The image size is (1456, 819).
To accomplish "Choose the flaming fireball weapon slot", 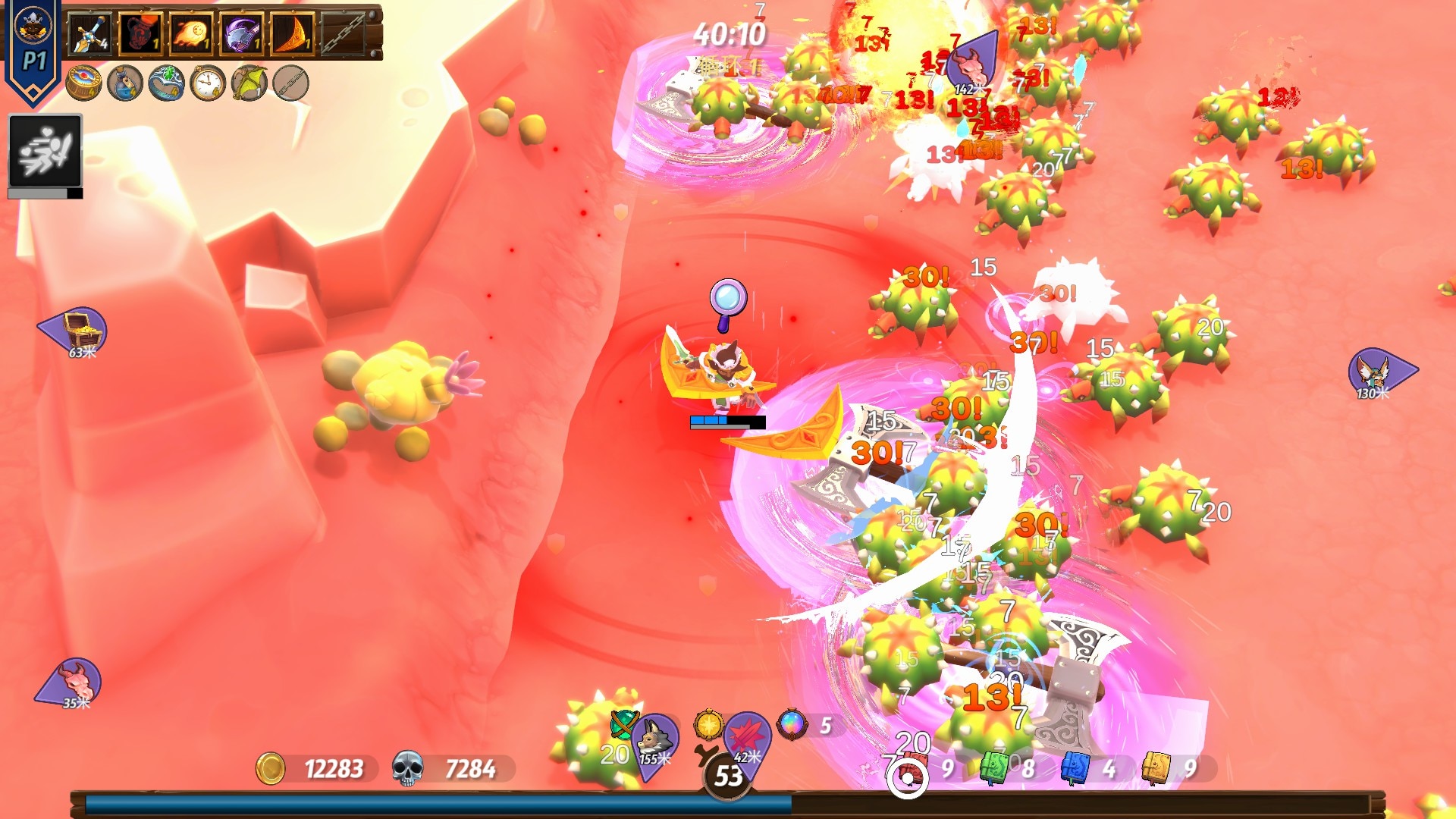I will click(x=191, y=34).
